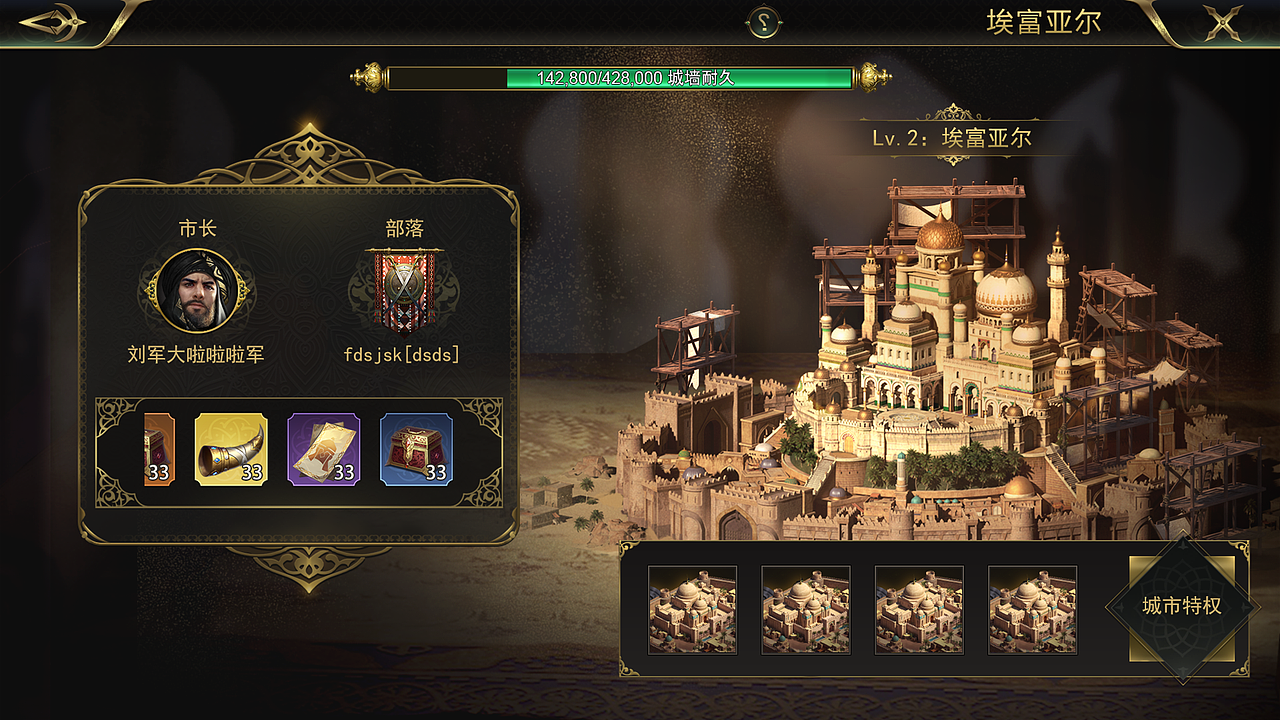Open the tribe banner emblem
Viewport: 1280px width, 720px height.
(x=404, y=290)
